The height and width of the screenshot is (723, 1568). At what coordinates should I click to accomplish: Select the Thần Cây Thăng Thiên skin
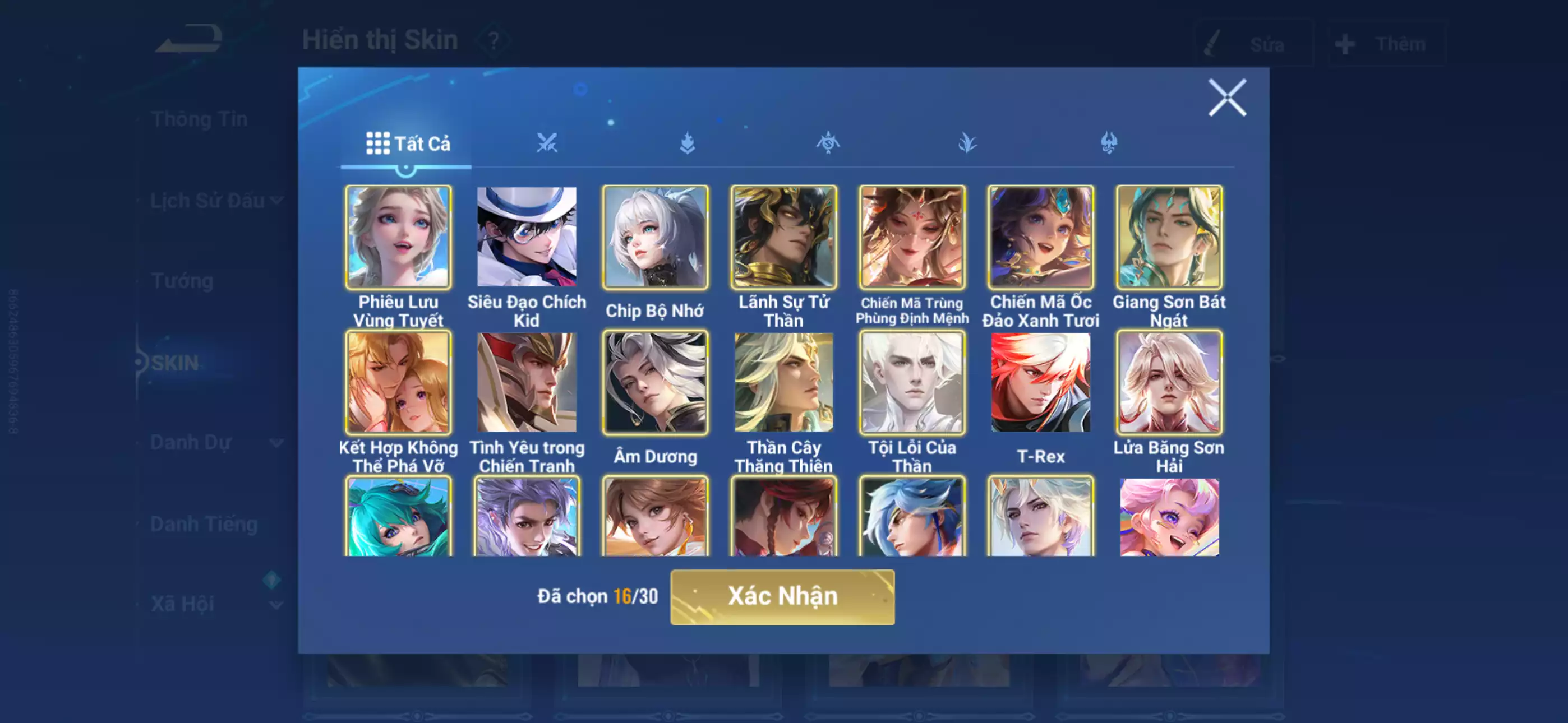point(784,382)
